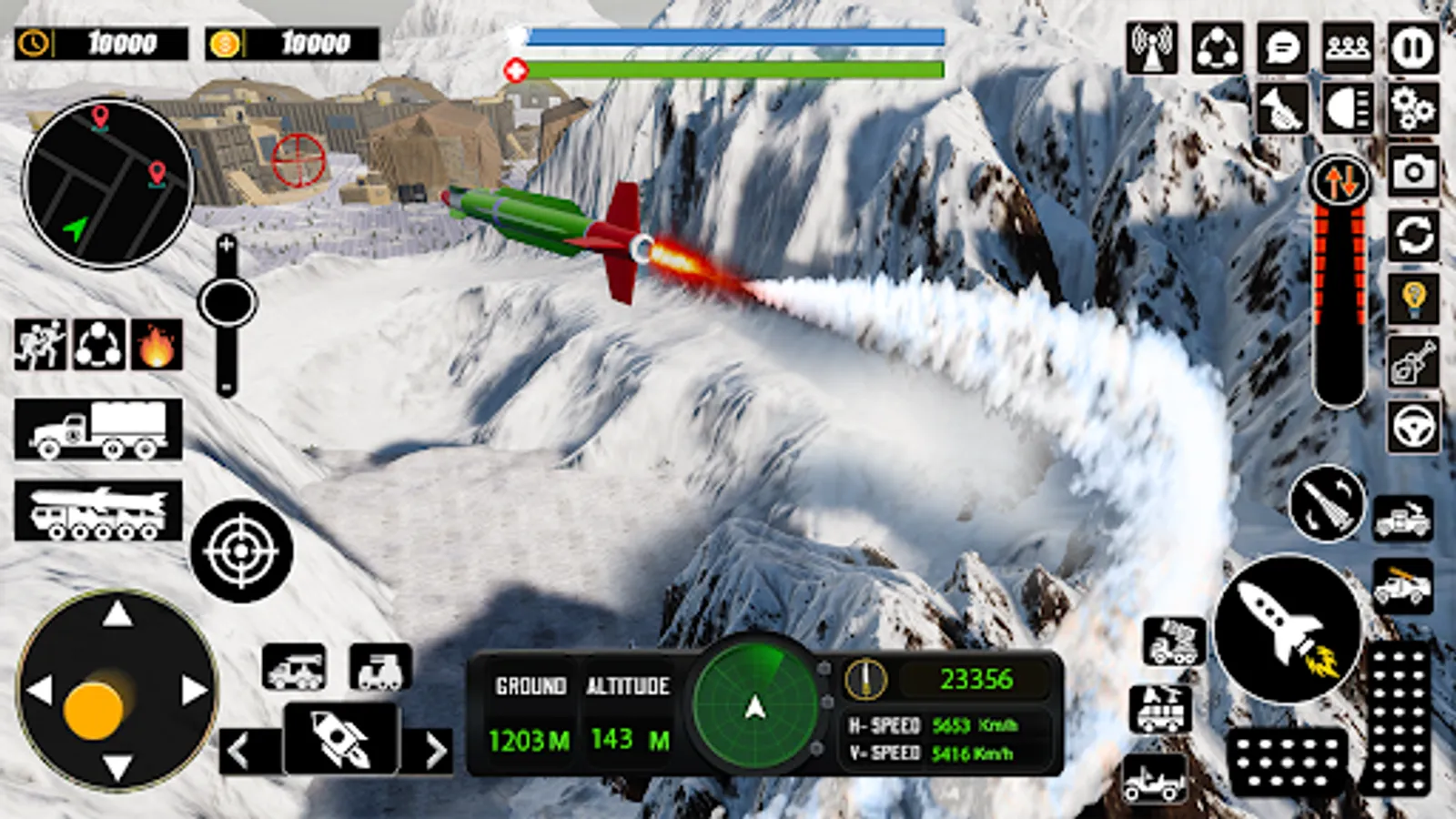Select the cargo truck vehicle

click(98, 429)
